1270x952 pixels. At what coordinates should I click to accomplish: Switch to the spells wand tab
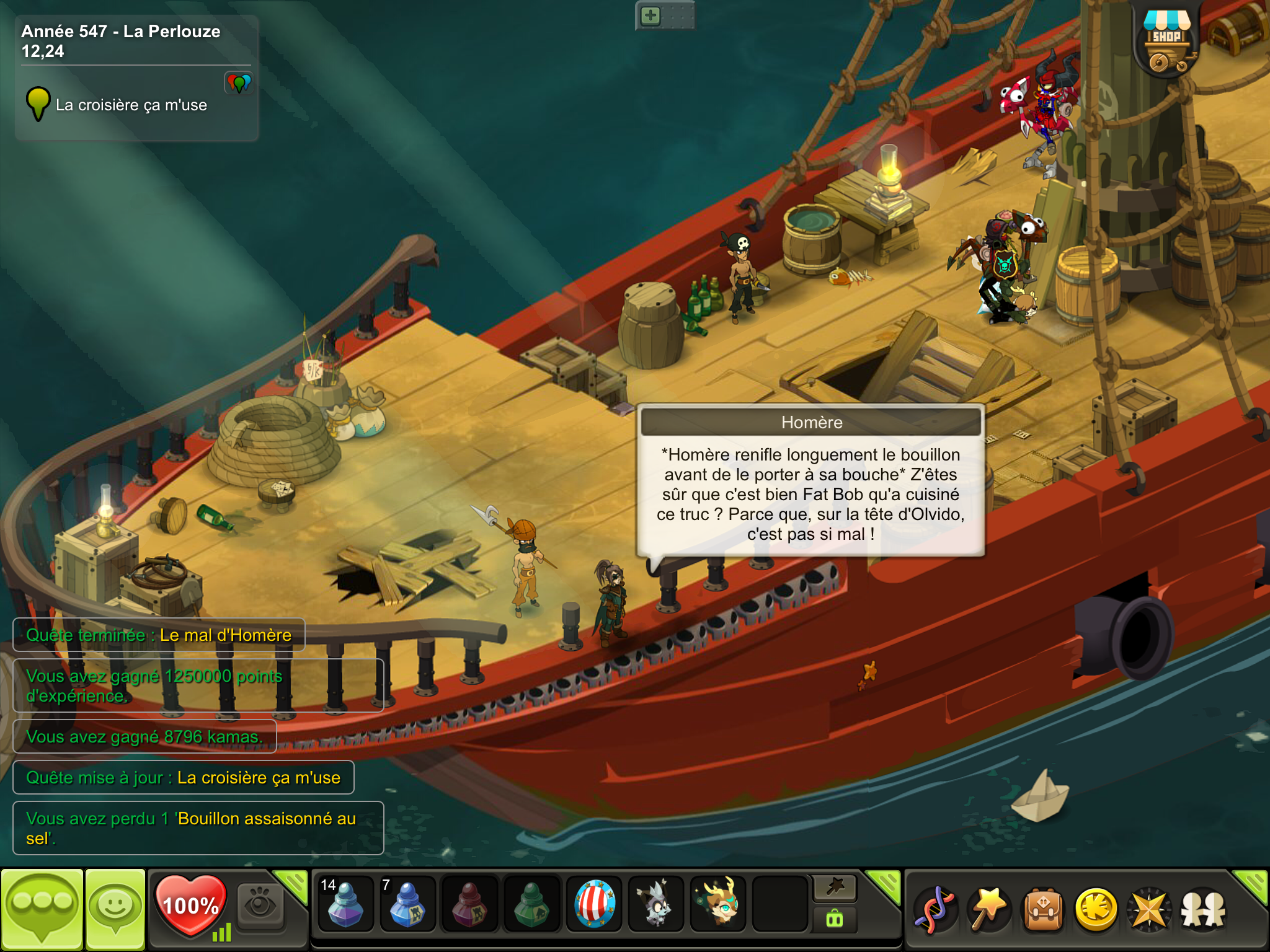pyautogui.click(x=835, y=888)
